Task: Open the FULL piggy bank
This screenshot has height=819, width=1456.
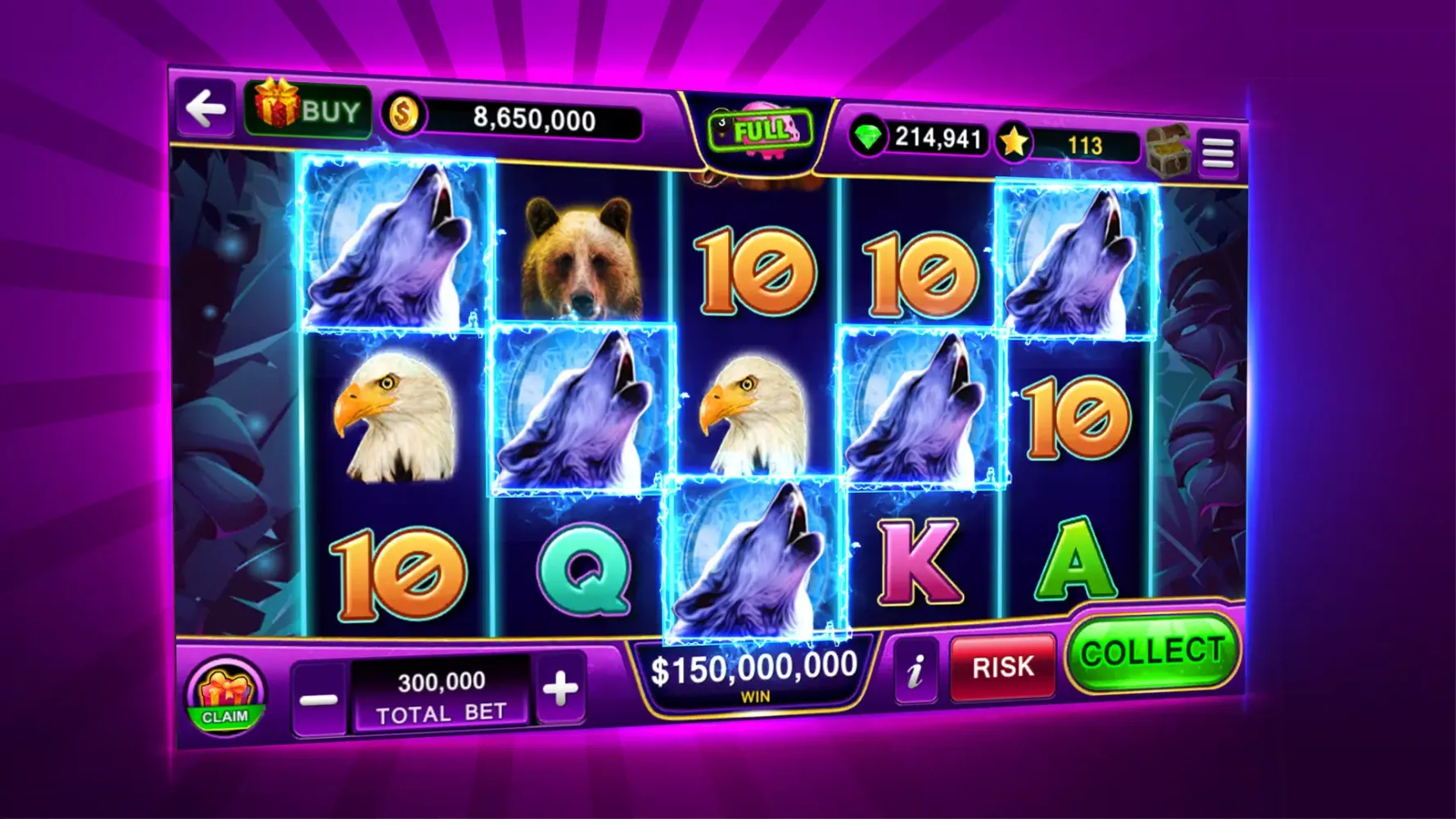Action: click(758, 131)
